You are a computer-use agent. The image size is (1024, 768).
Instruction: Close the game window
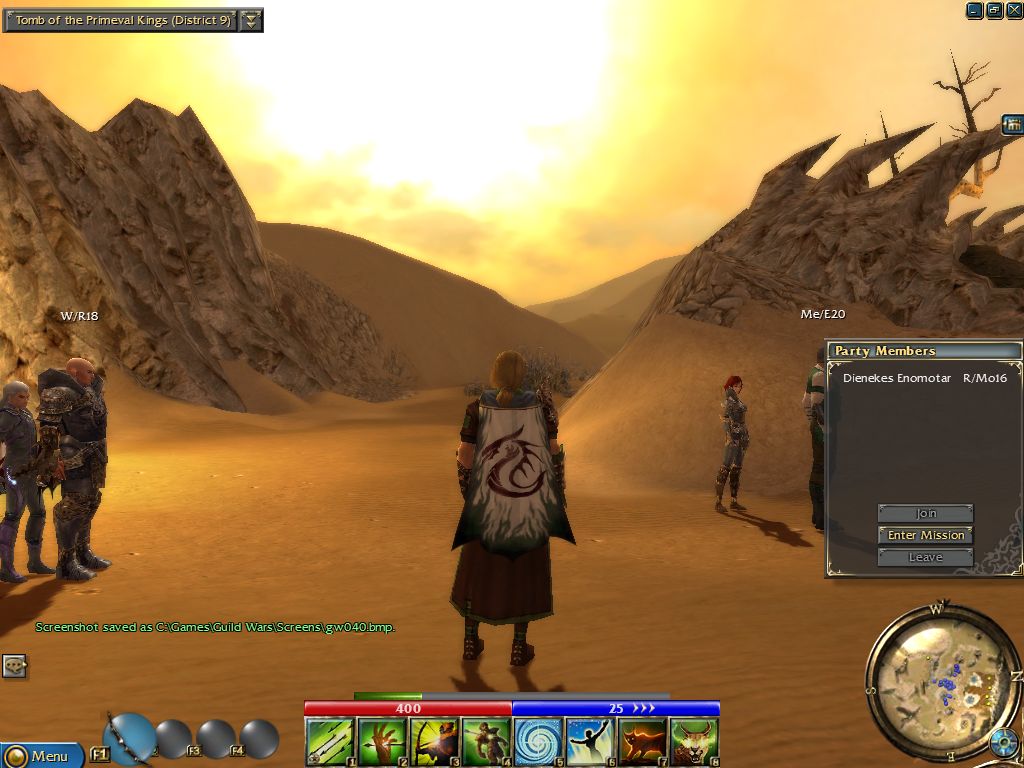pyautogui.click(x=1014, y=10)
